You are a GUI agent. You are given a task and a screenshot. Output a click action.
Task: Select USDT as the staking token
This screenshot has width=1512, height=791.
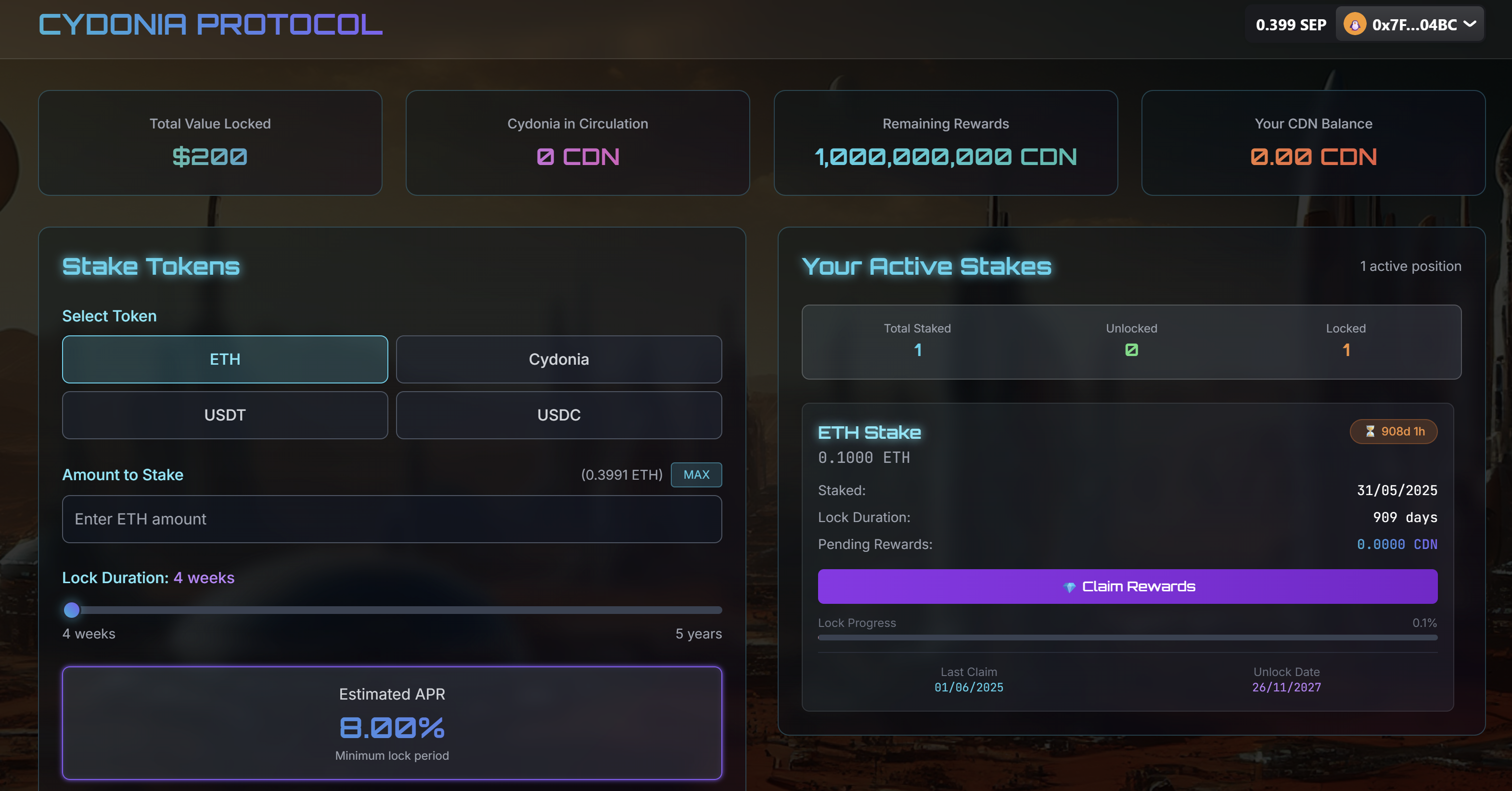pos(225,415)
